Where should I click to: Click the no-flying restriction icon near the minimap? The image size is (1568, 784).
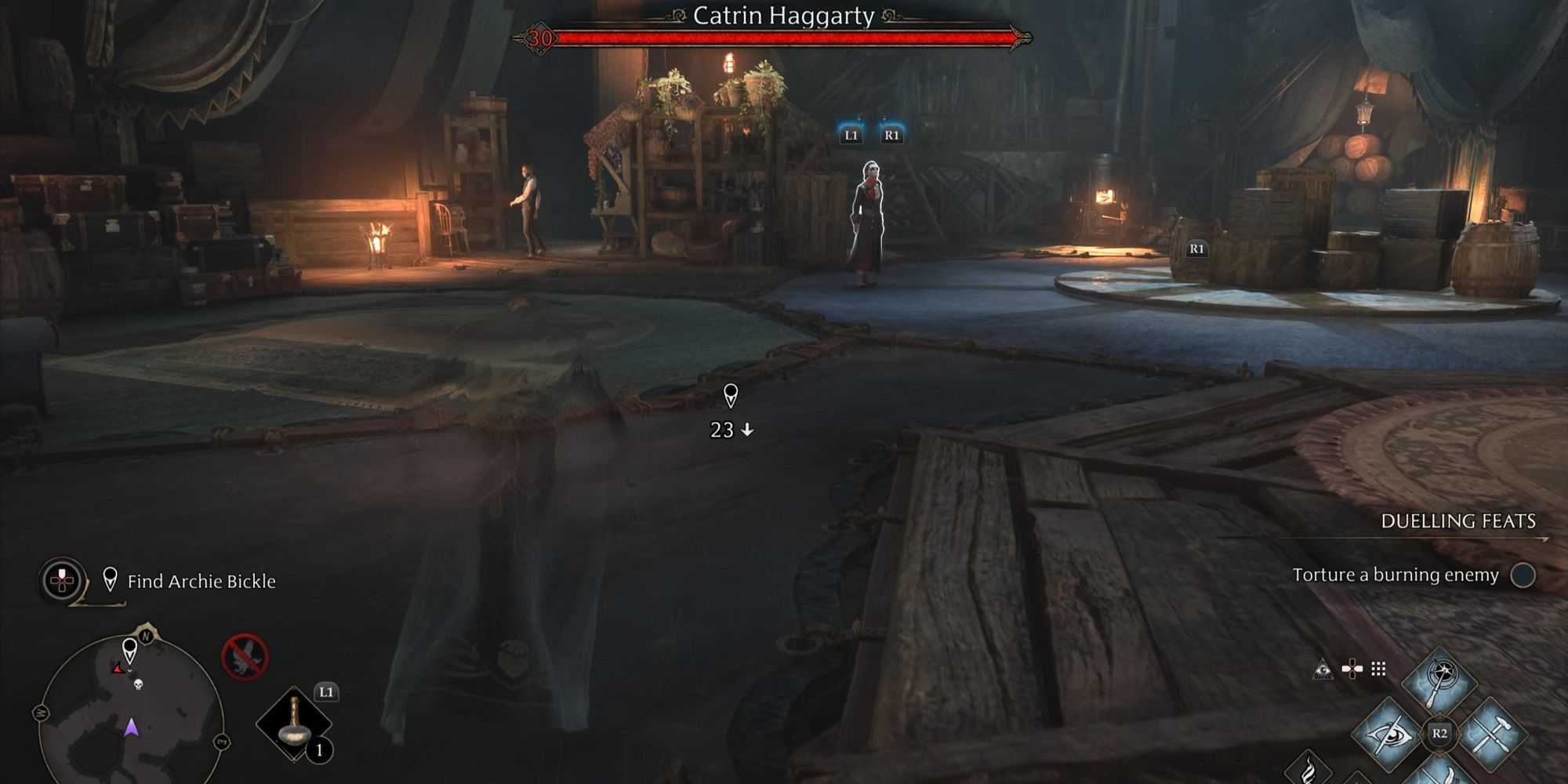(x=244, y=656)
